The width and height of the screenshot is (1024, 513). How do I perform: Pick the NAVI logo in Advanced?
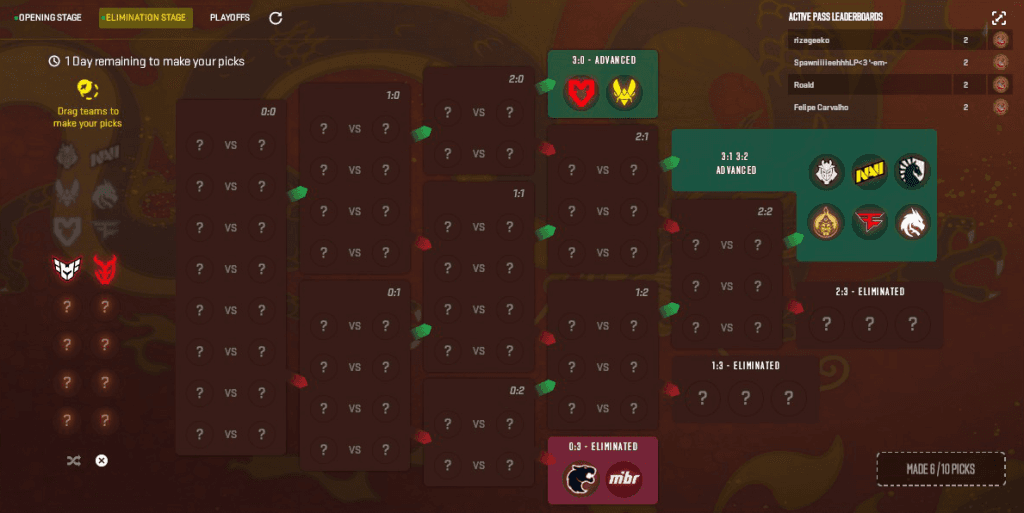click(x=869, y=172)
